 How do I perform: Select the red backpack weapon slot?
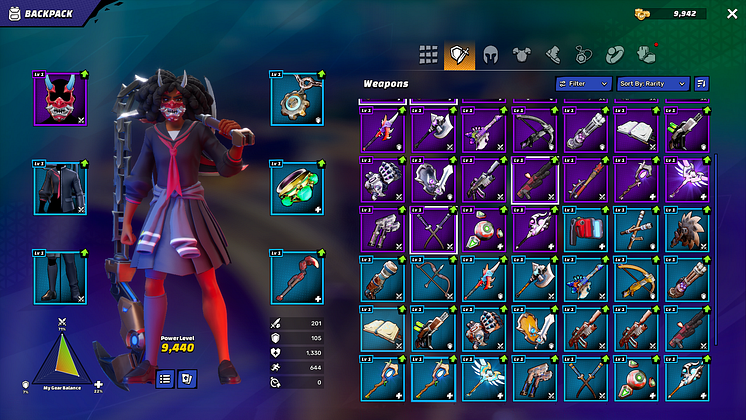click(584, 228)
